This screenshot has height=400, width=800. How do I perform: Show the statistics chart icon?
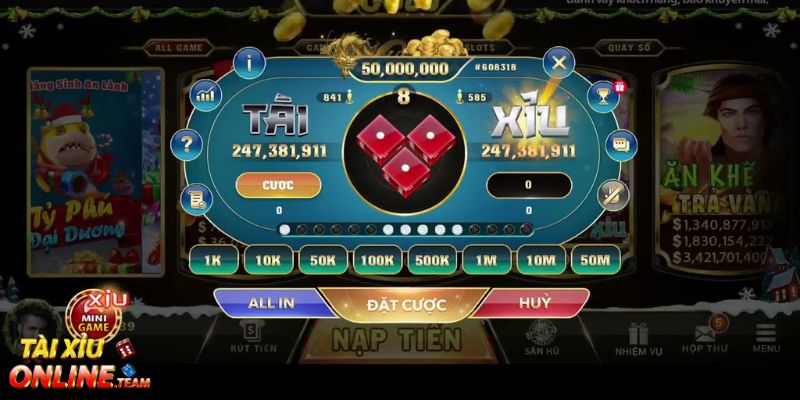point(206,95)
